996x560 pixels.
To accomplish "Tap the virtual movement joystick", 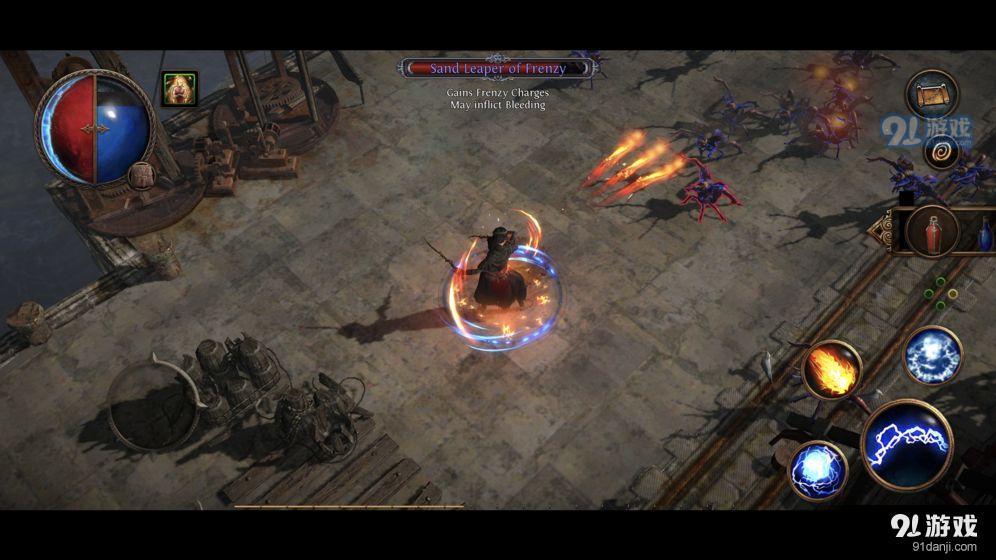I will (155, 403).
